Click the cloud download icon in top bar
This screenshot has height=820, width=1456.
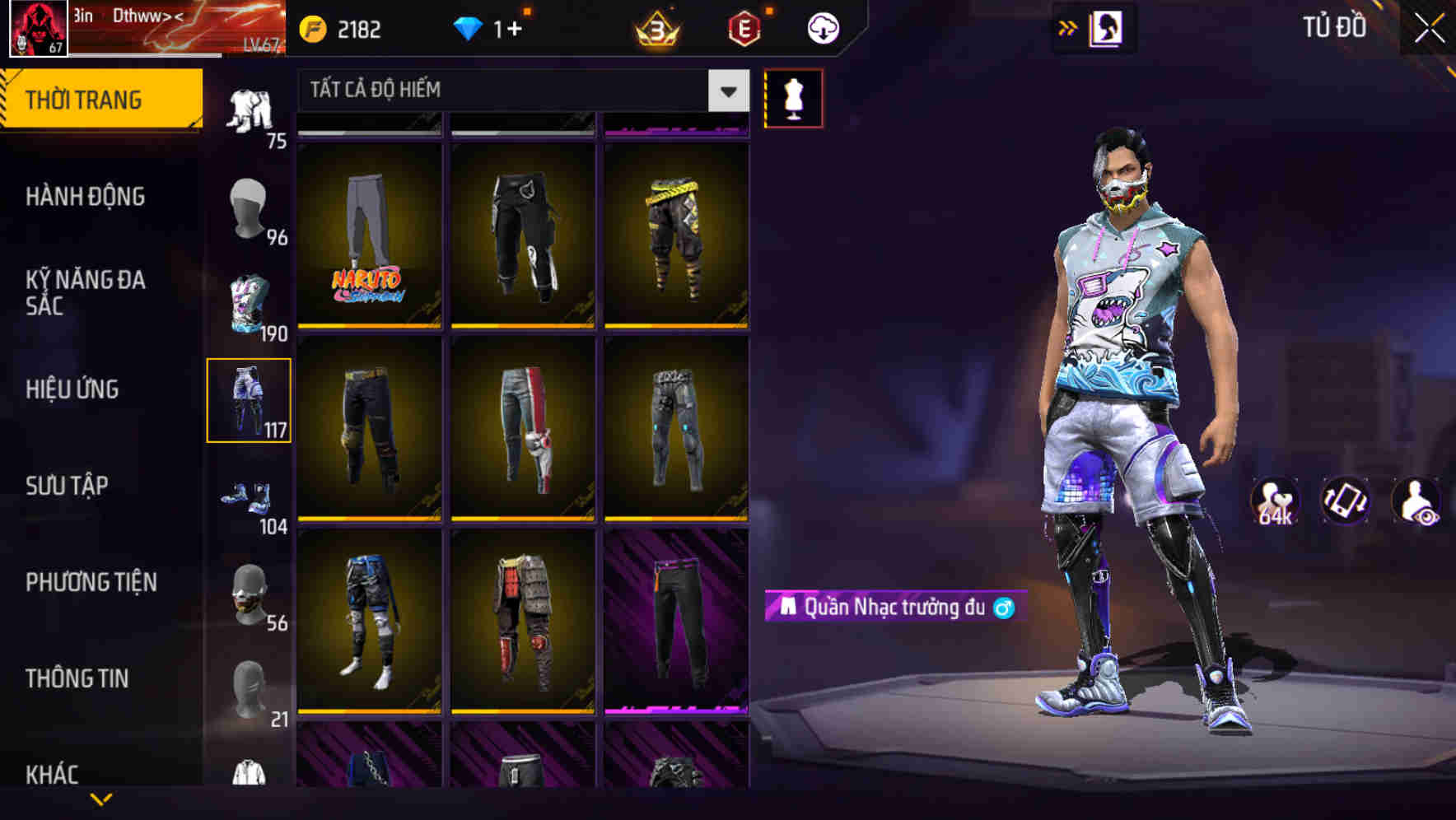coord(822,27)
